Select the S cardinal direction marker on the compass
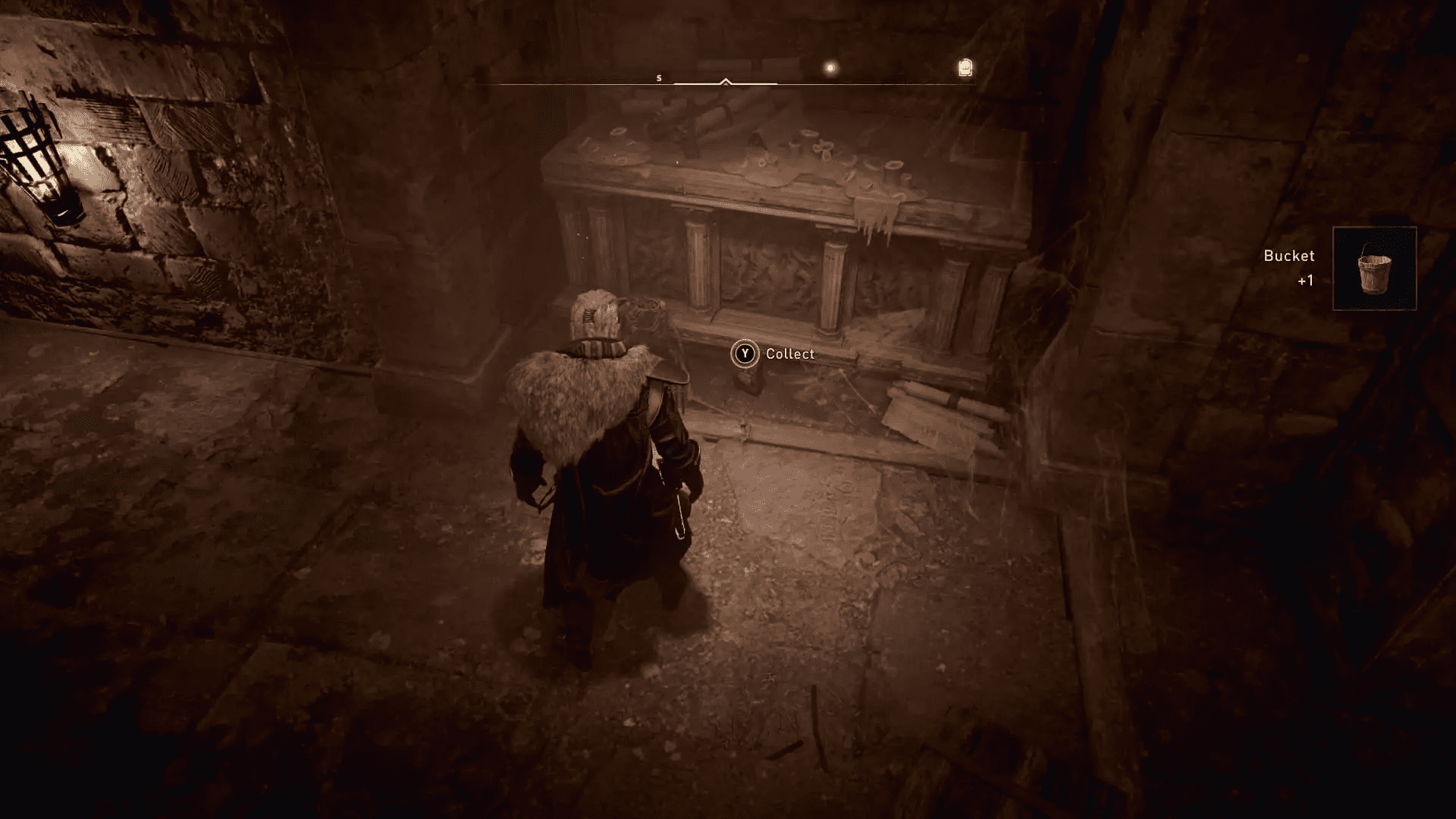The height and width of the screenshot is (819, 1456). [658, 77]
